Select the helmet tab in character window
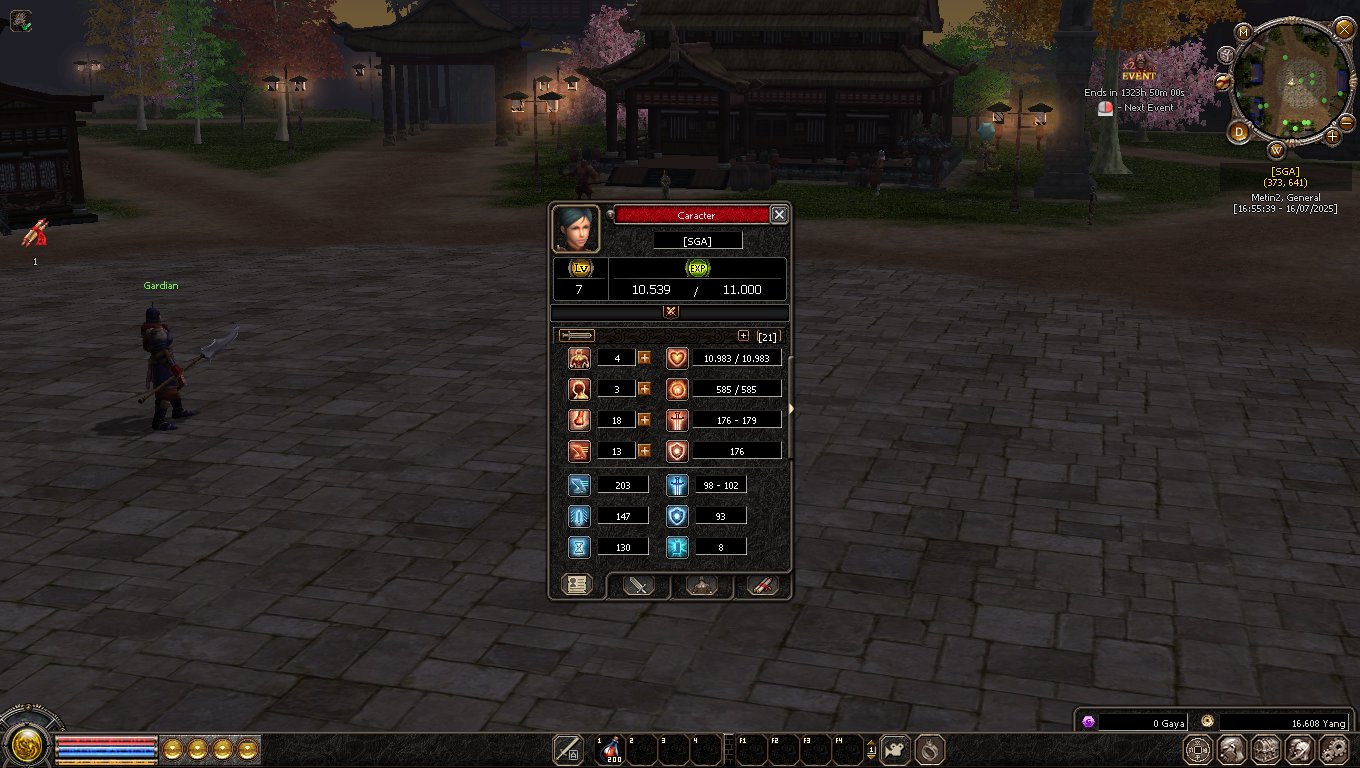Viewport: 1360px width, 768px height. pos(702,586)
